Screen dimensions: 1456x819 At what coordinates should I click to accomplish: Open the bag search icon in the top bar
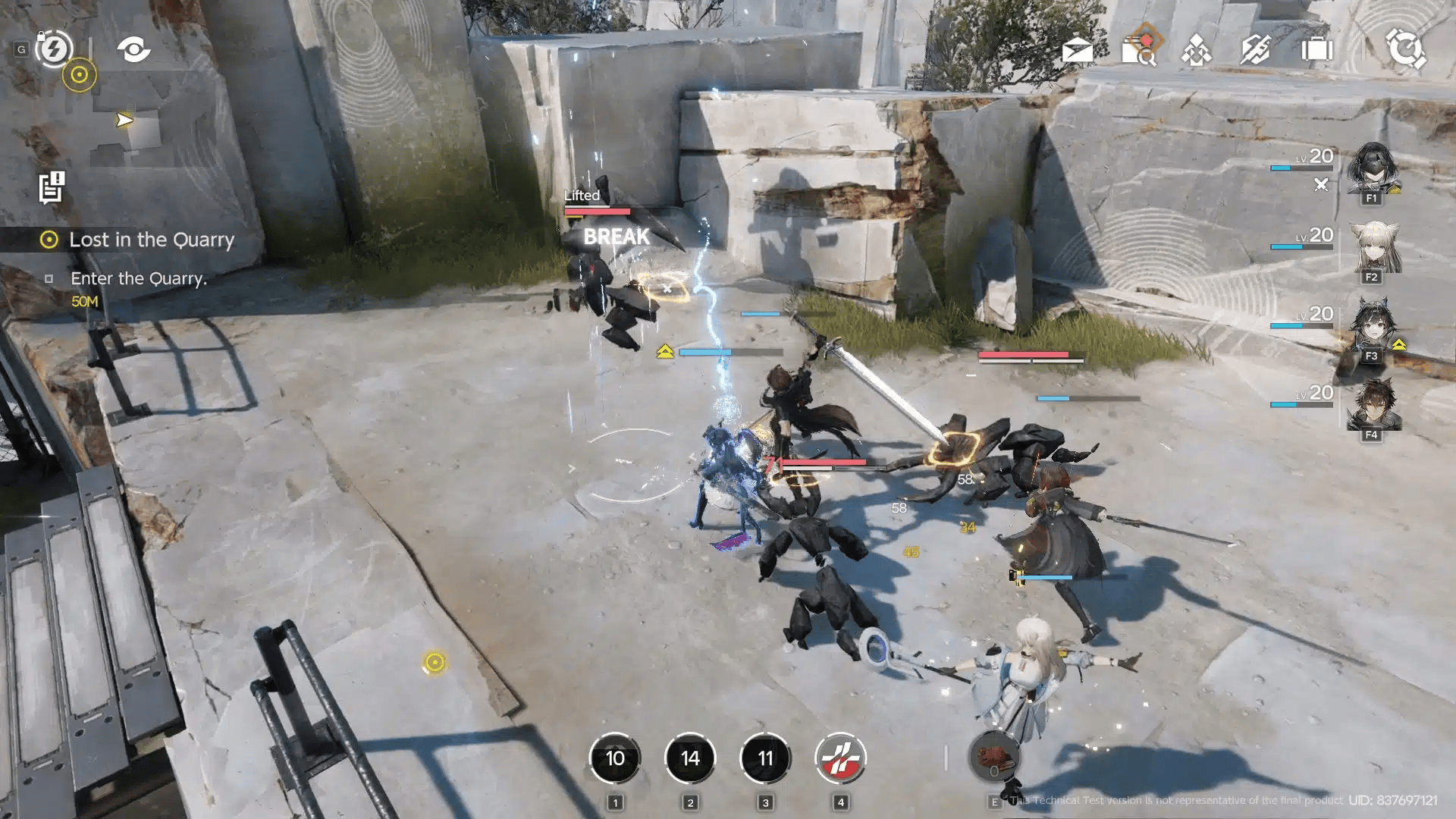point(1140,47)
